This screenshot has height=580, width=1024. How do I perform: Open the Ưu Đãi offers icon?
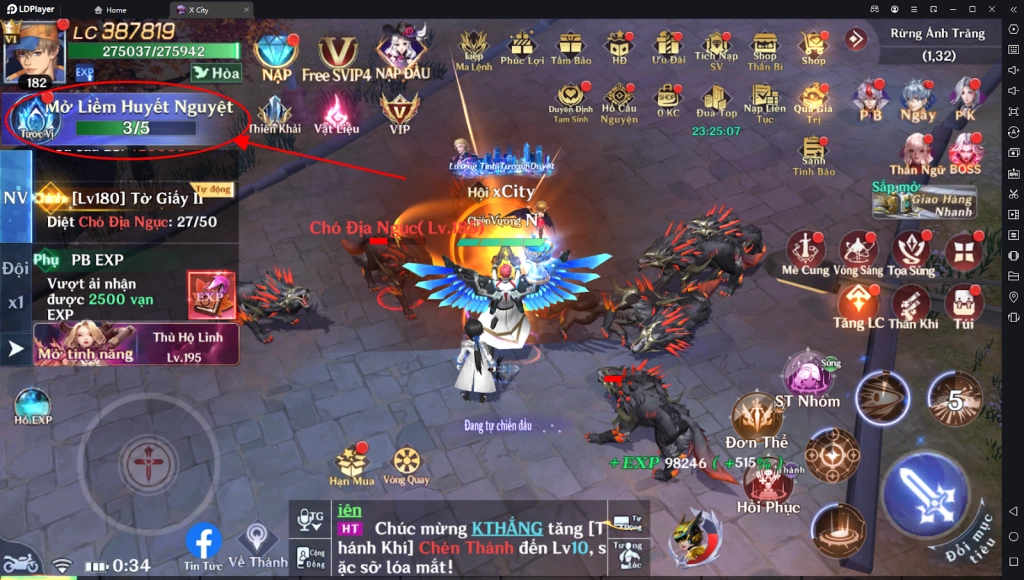(667, 45)
